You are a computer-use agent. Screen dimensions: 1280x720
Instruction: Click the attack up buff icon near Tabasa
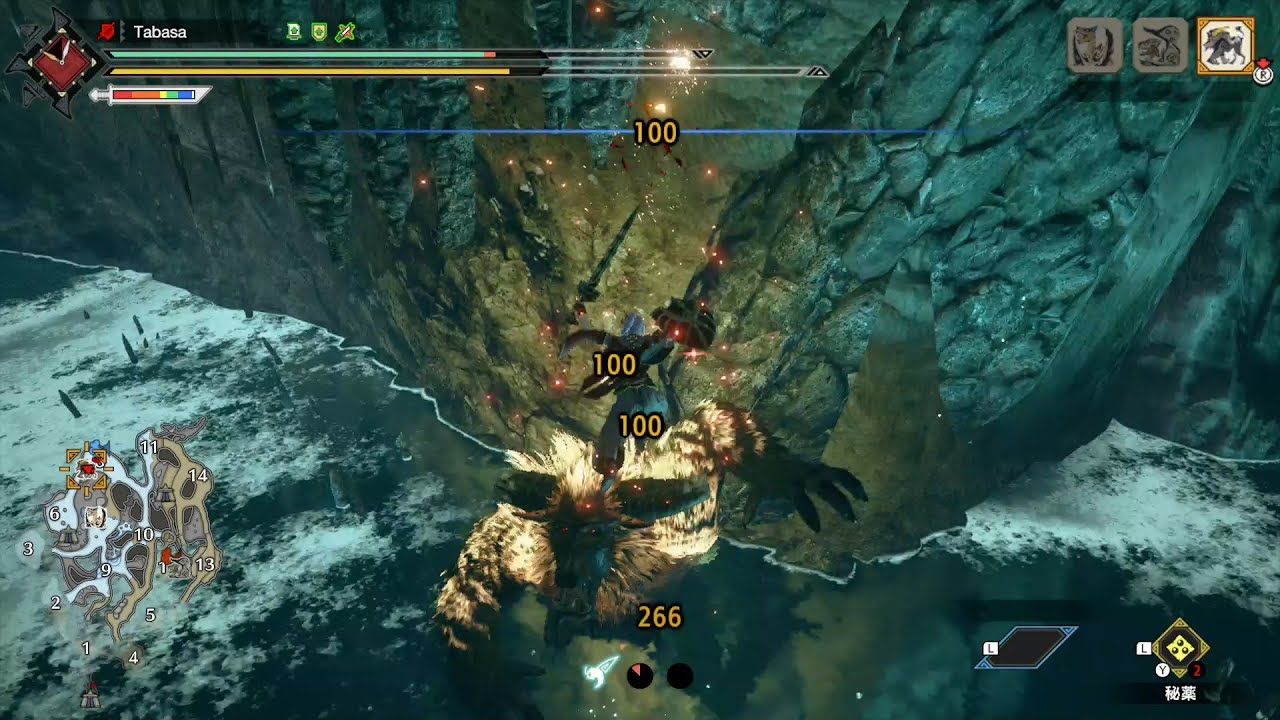click(293, 31)
